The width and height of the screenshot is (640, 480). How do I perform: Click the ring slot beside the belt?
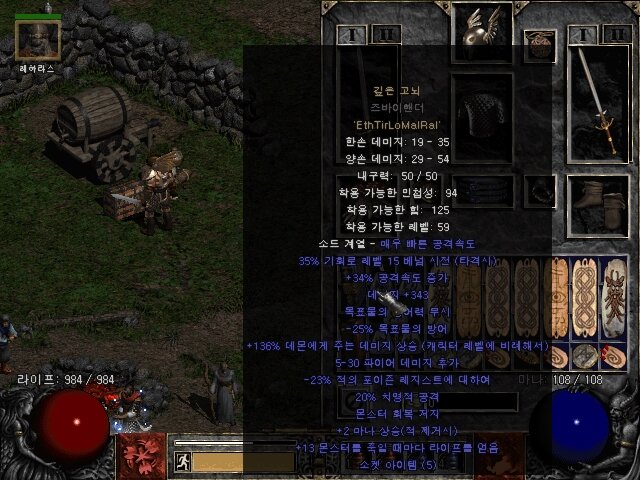pos(541,190)
